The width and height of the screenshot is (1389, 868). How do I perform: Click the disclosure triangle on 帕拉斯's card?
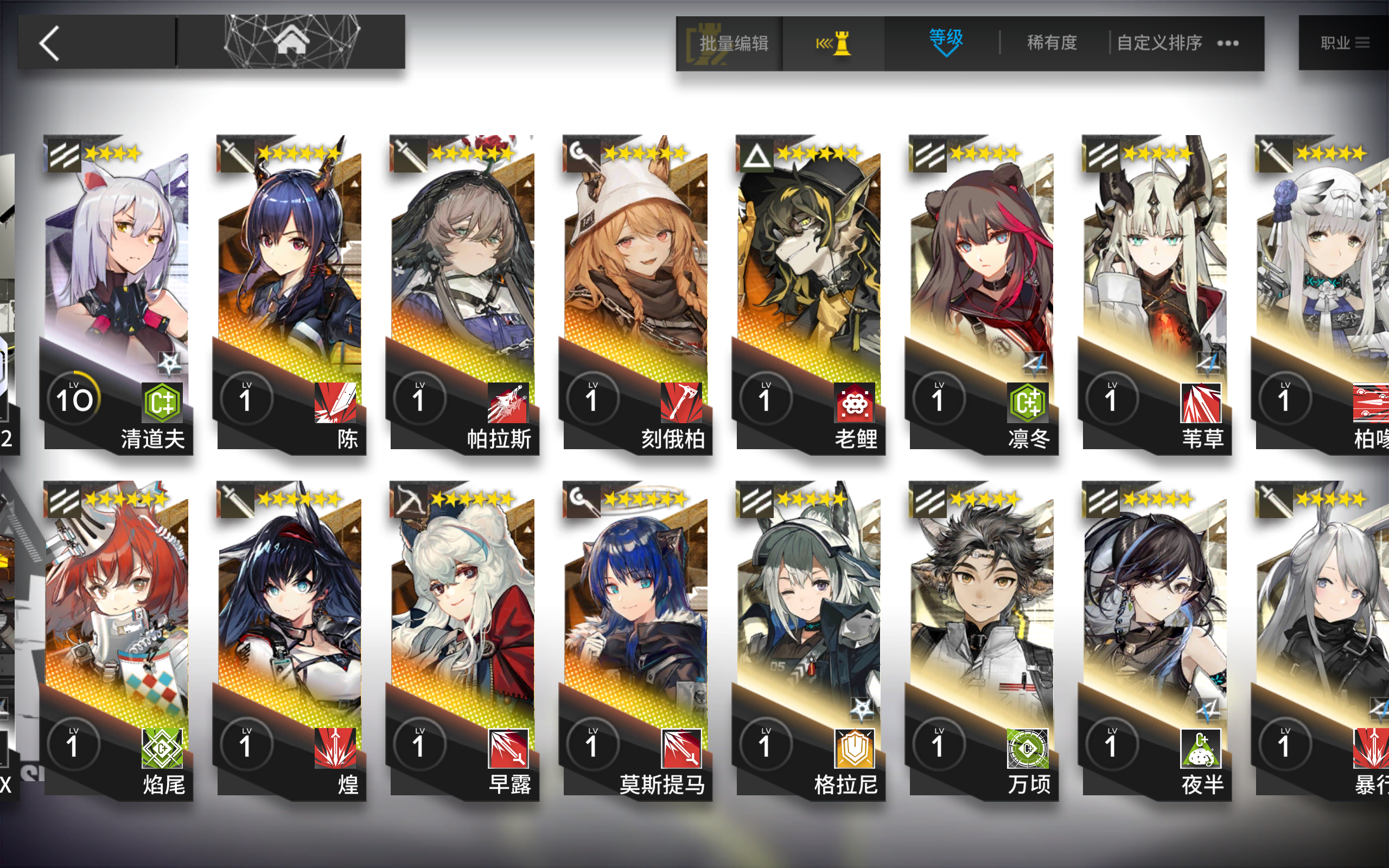point(527,184)
